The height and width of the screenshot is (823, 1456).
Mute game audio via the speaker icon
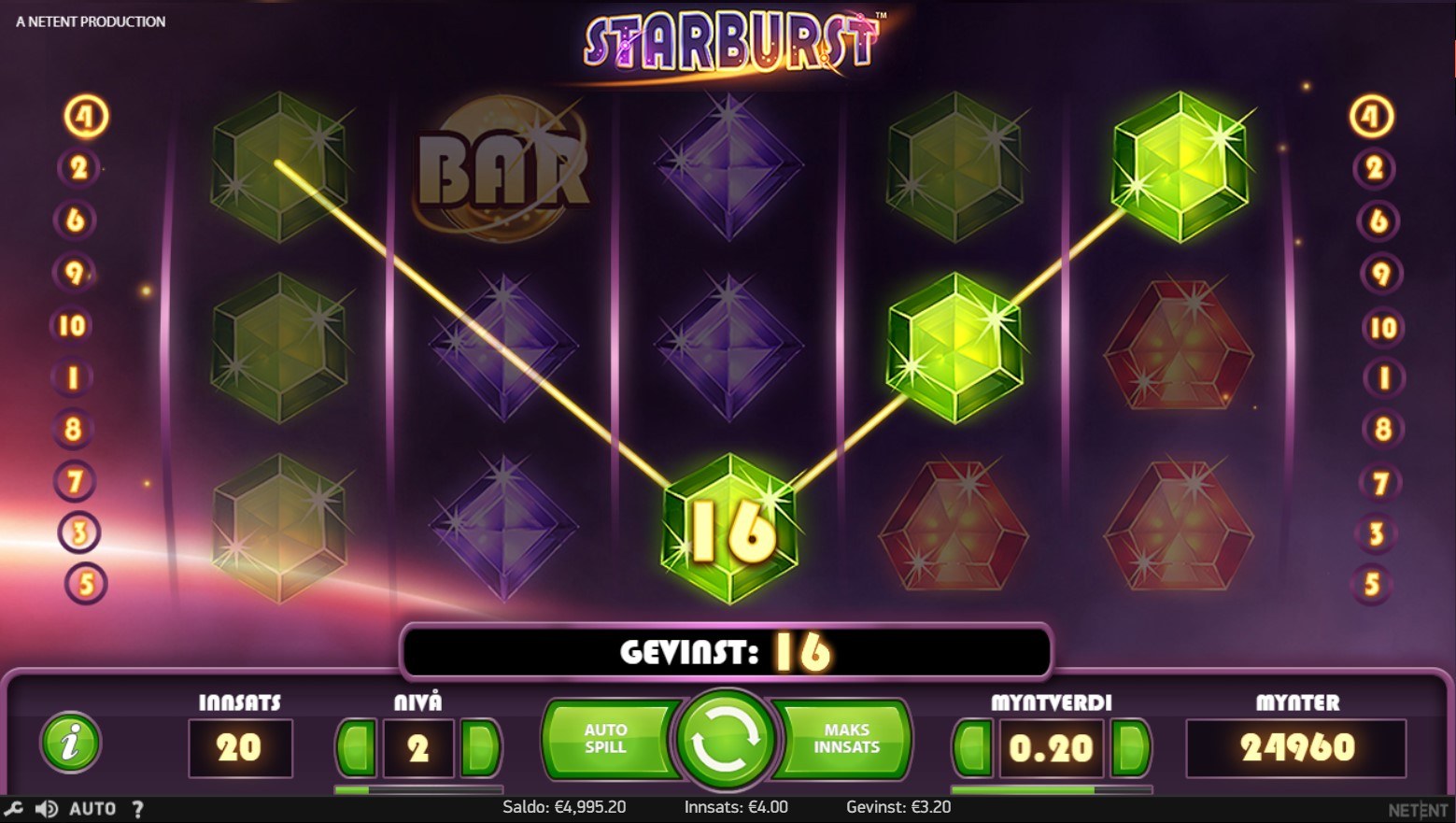pyautogui.click(x=45, y=808)
